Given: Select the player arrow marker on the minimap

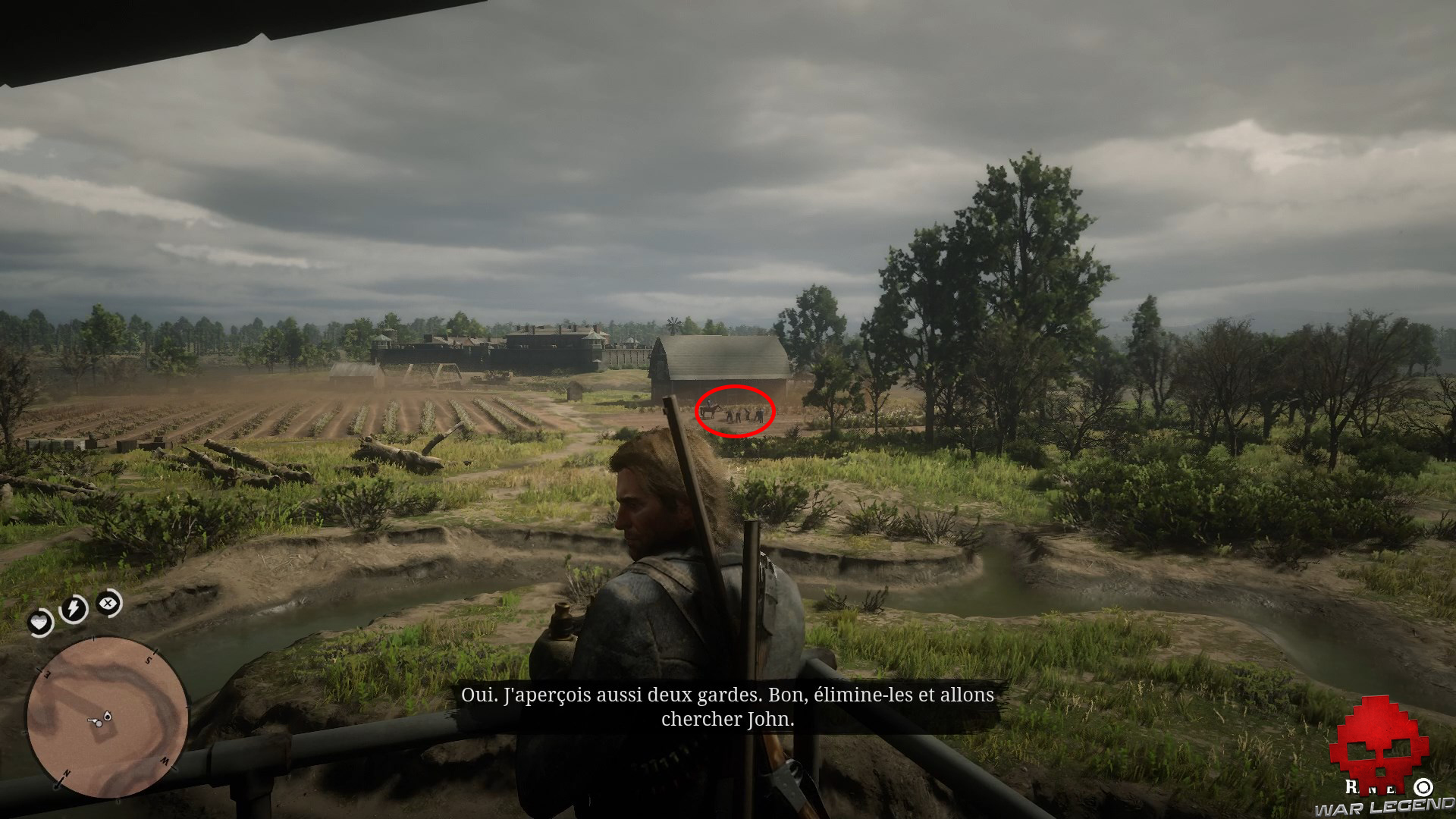Looking at the screenshot, I should pyautogui.click(x=93, y=721).
